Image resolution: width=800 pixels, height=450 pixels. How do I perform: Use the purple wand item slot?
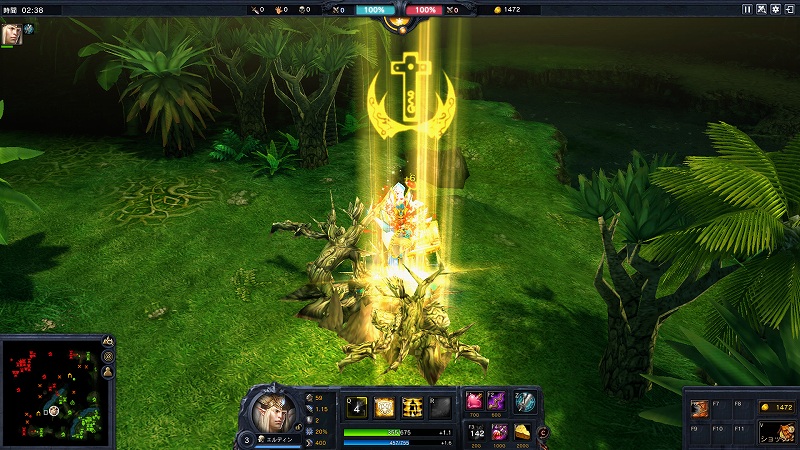pyautogui.click(x=498, y=400)
